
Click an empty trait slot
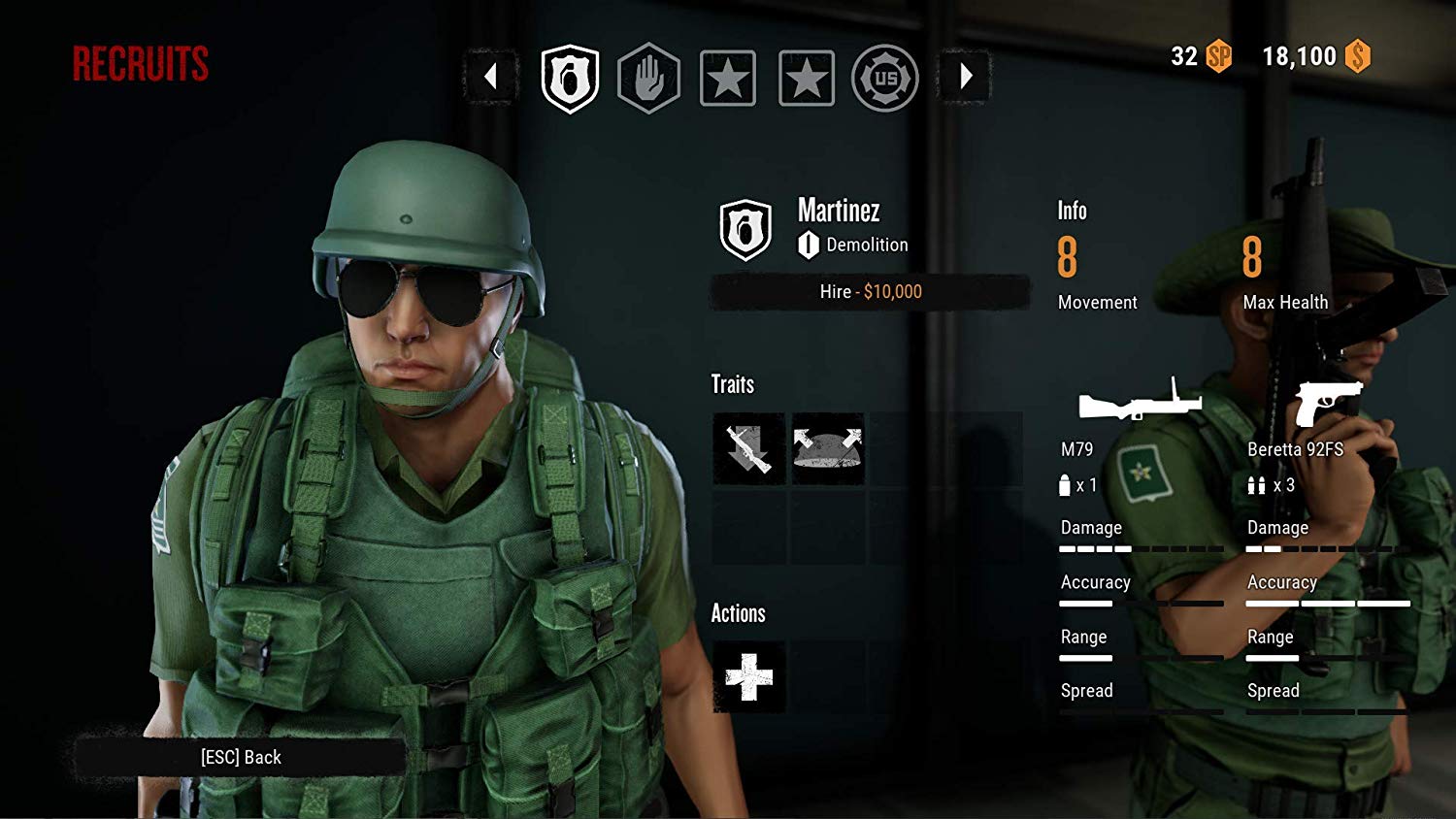pos(906,448)
